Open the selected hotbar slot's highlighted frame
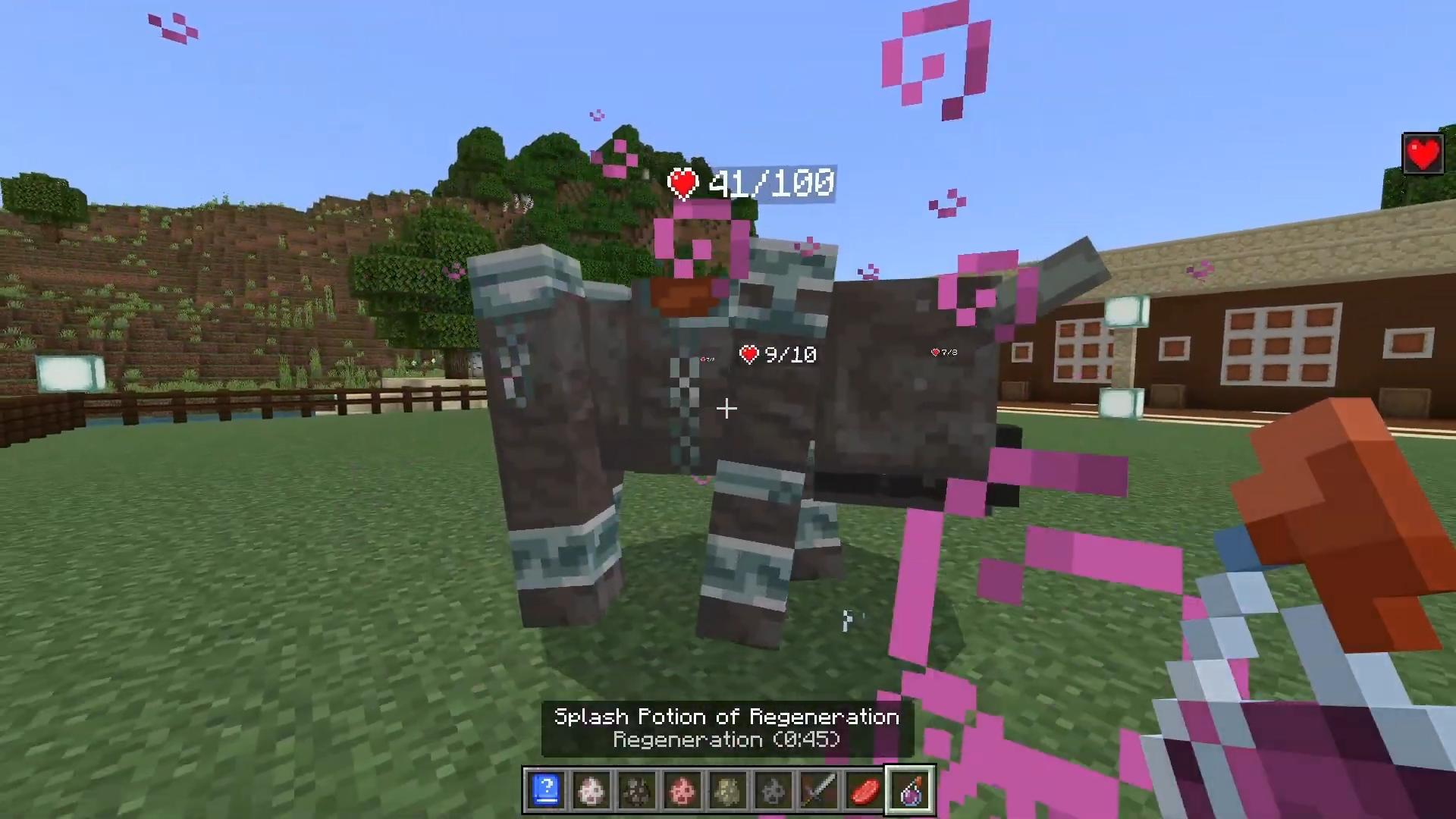1456x819 pixels. 910,791
